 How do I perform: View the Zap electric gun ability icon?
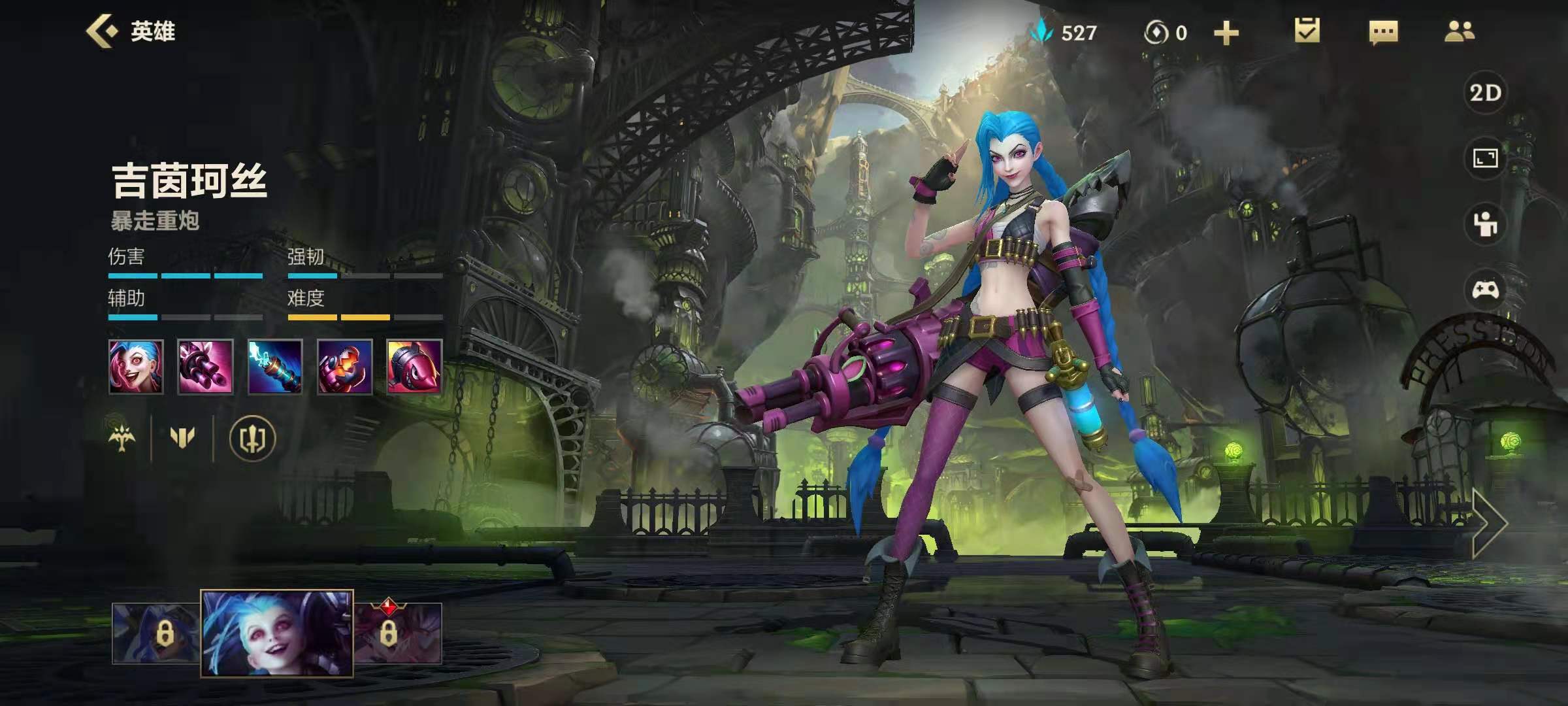tap(275, 367)
